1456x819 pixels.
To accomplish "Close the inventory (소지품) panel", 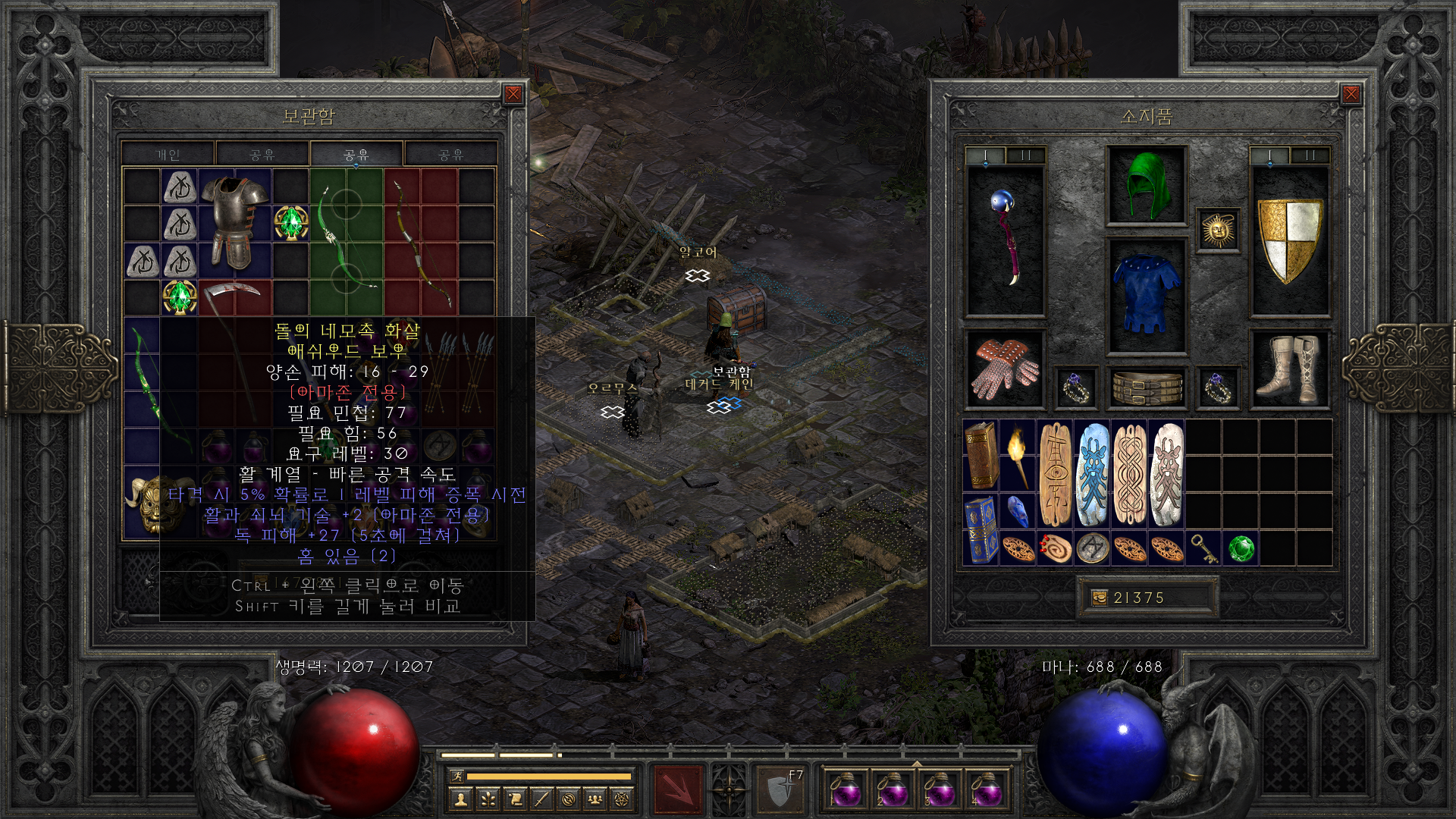I will click(x=1351, y=94).
